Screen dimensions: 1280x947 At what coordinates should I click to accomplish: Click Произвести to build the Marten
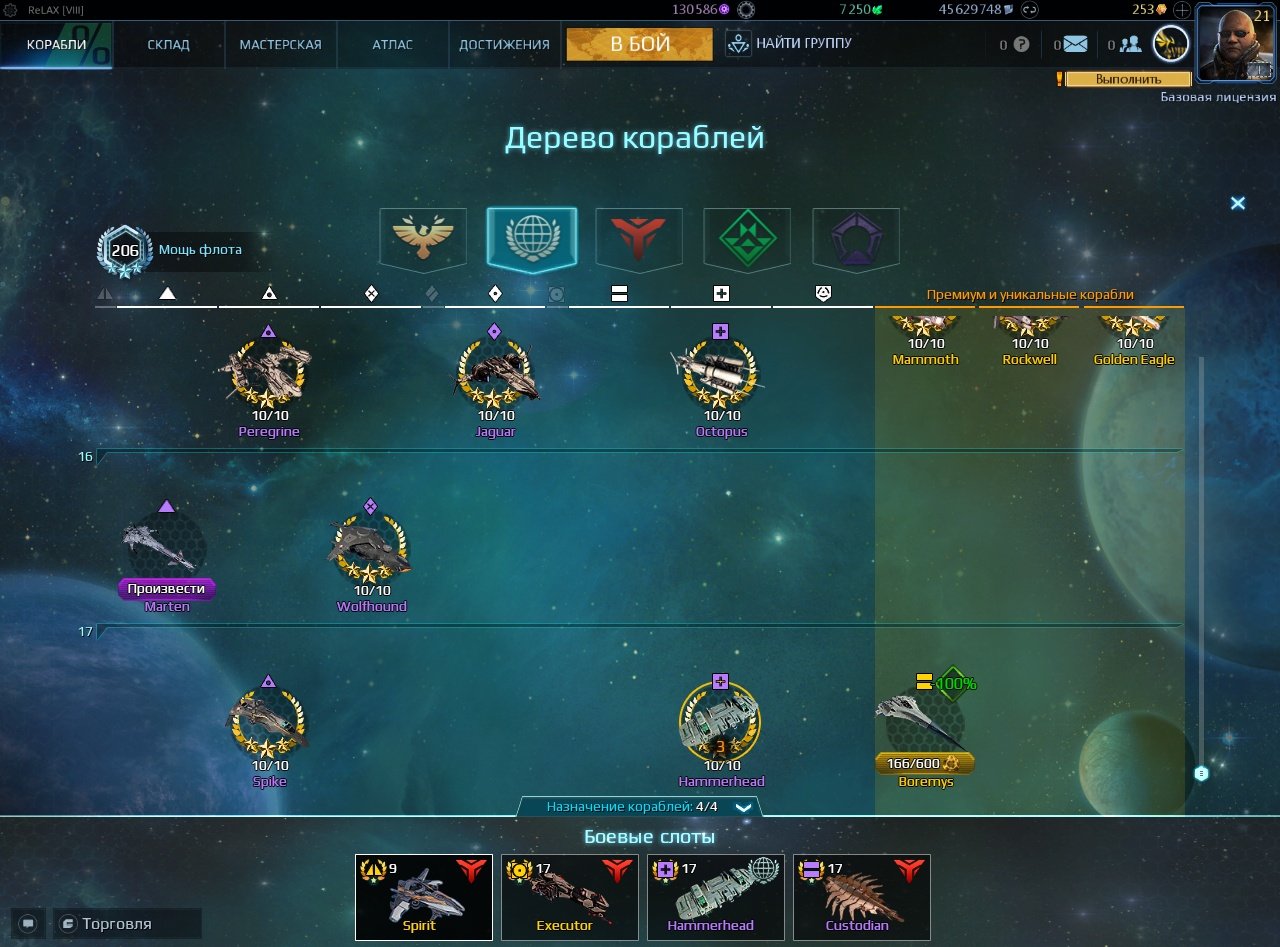(x=166, y=589)
